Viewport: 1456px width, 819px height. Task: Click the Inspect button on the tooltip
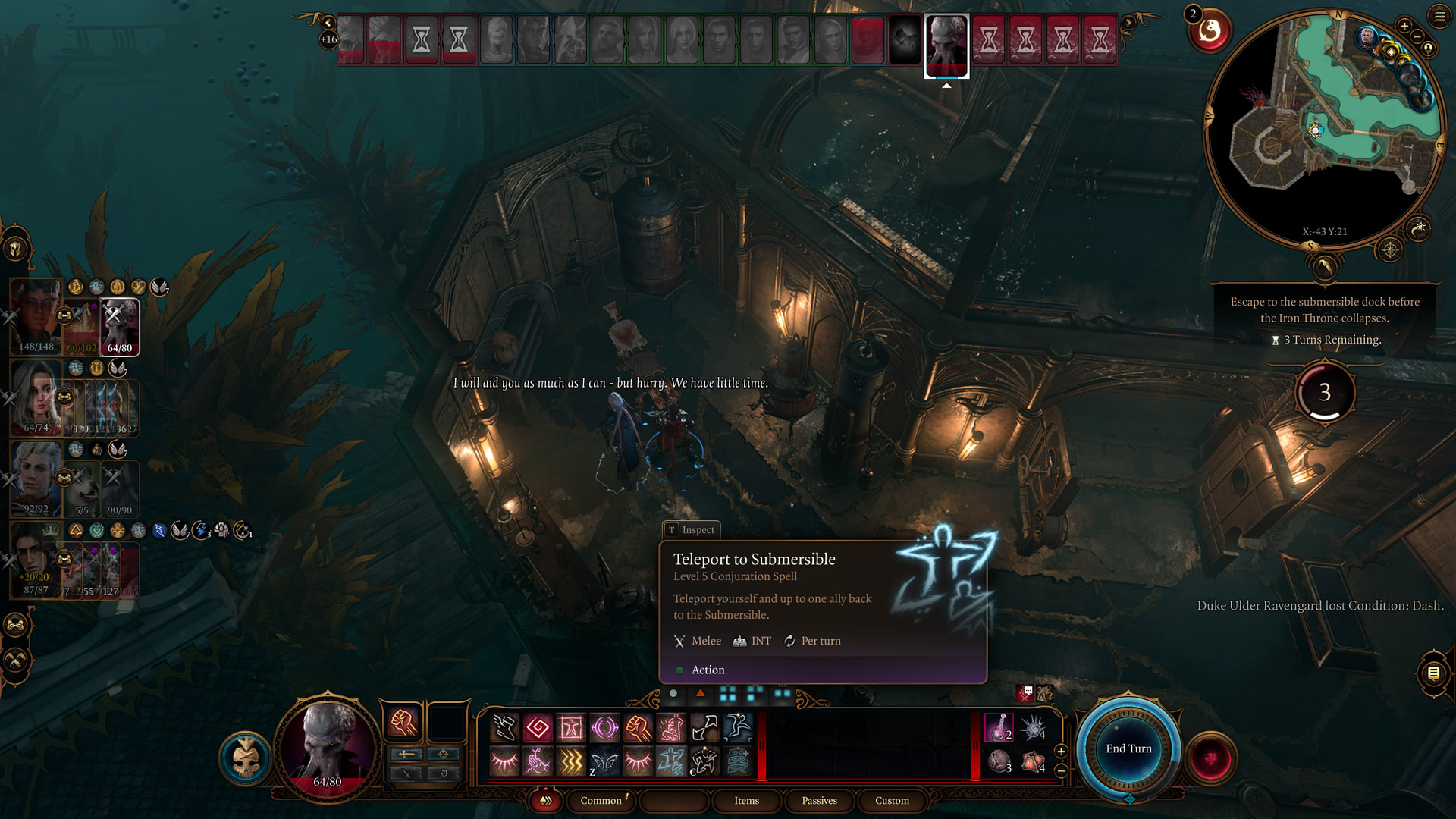point(691,529)
